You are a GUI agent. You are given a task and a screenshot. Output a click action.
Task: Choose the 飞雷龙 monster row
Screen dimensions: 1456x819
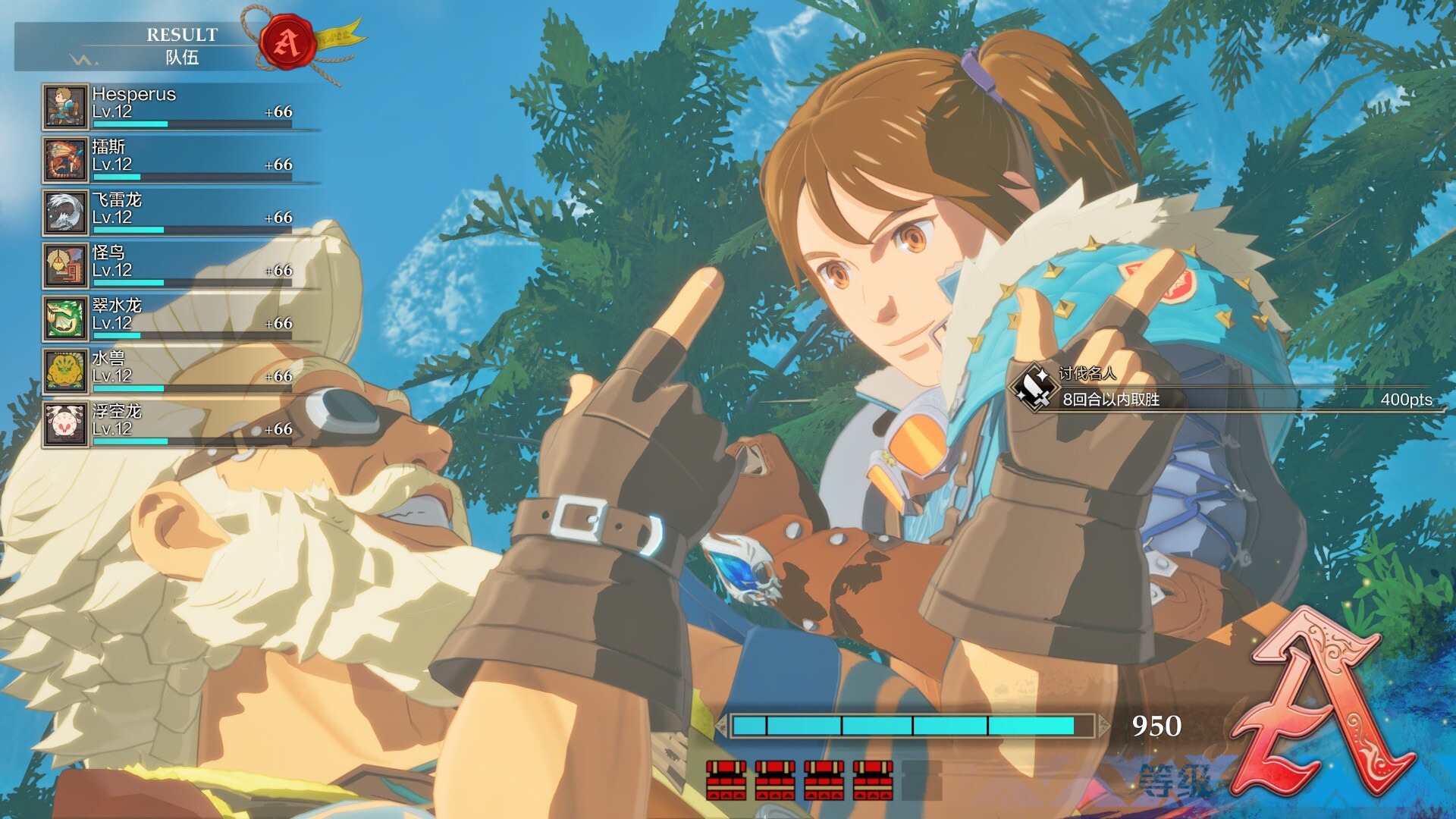click(180, 212)
